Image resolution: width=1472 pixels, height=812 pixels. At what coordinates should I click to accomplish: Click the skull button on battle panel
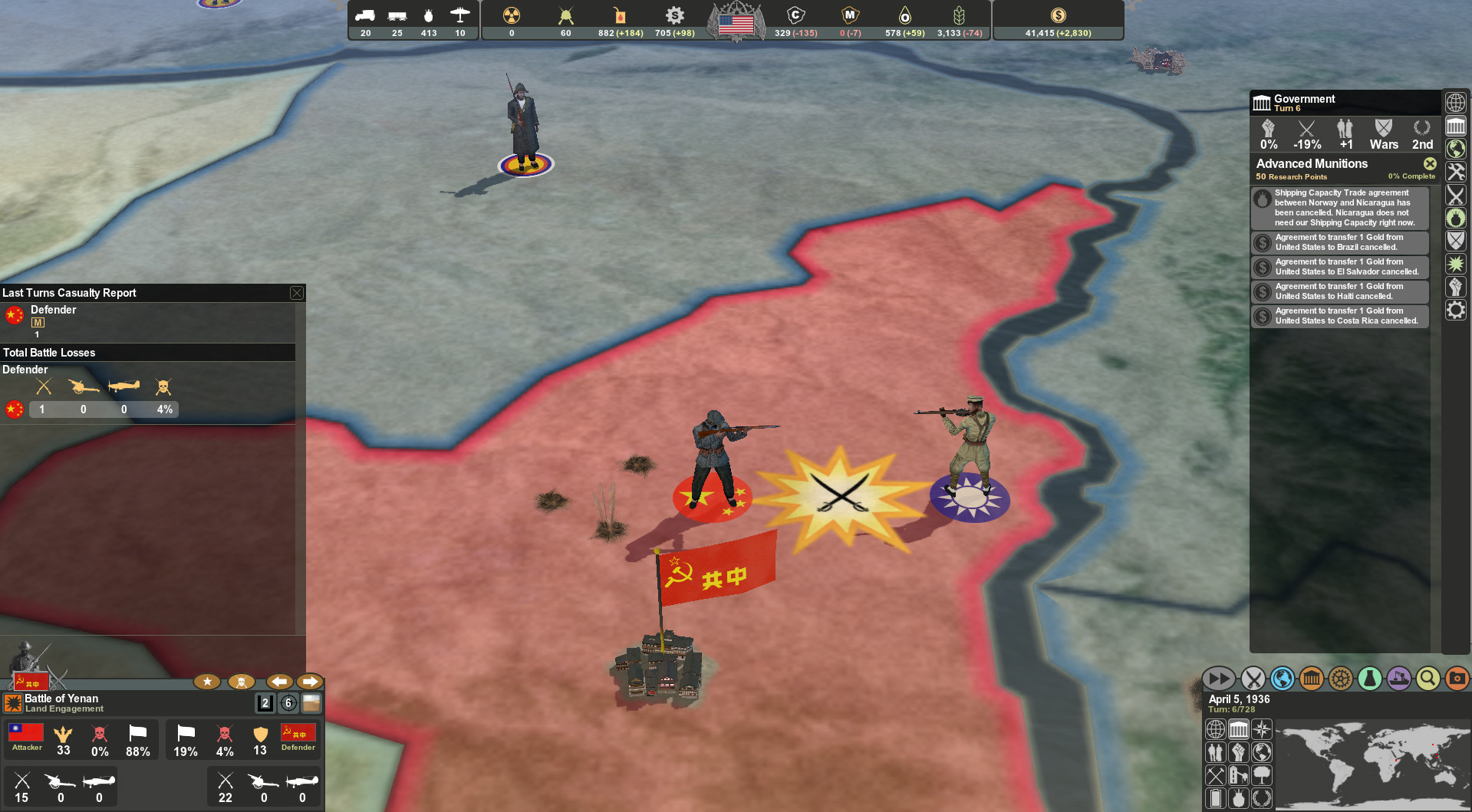click(x=242, y=682)
